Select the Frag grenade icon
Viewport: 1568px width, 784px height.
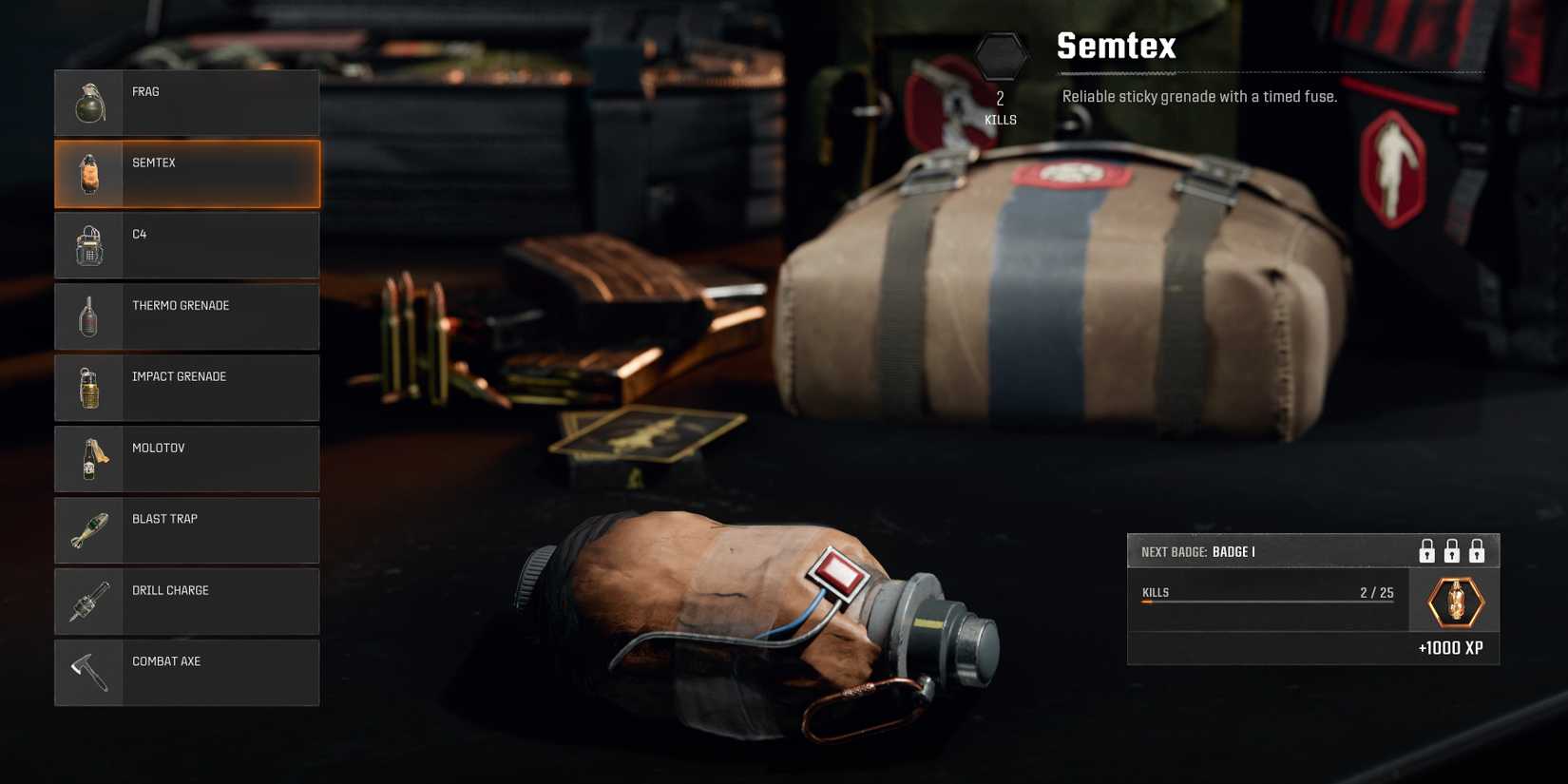(88, 103)
